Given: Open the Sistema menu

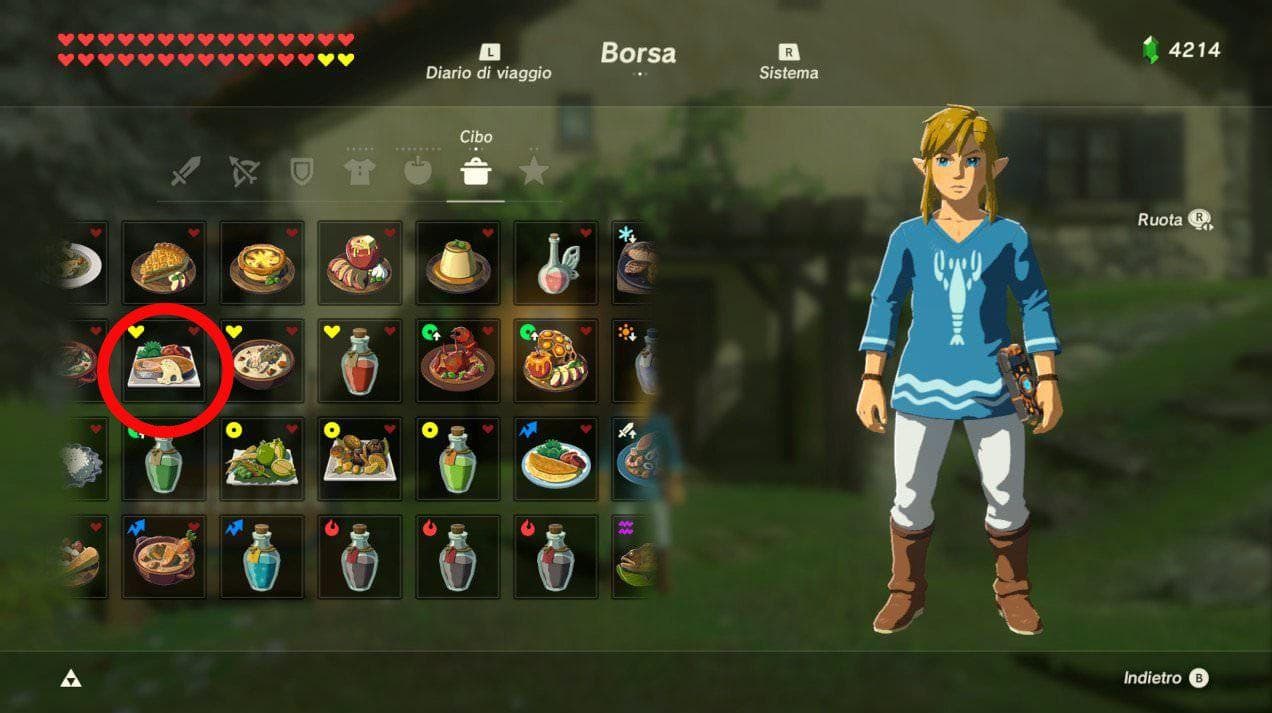Looking at the screenshot, I should (x=788, y=63).
